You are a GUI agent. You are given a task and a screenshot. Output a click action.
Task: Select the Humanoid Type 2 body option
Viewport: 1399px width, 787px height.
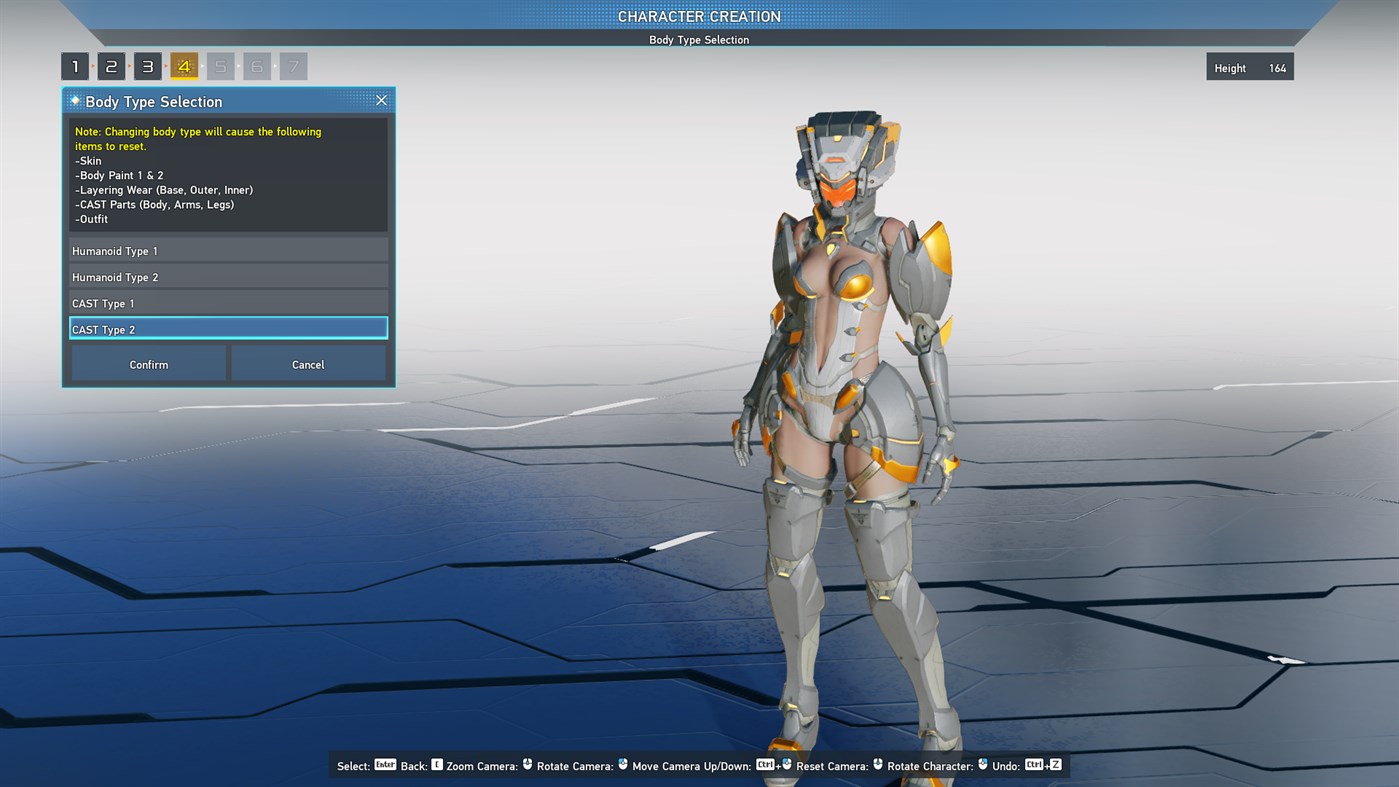click(228, 276)
